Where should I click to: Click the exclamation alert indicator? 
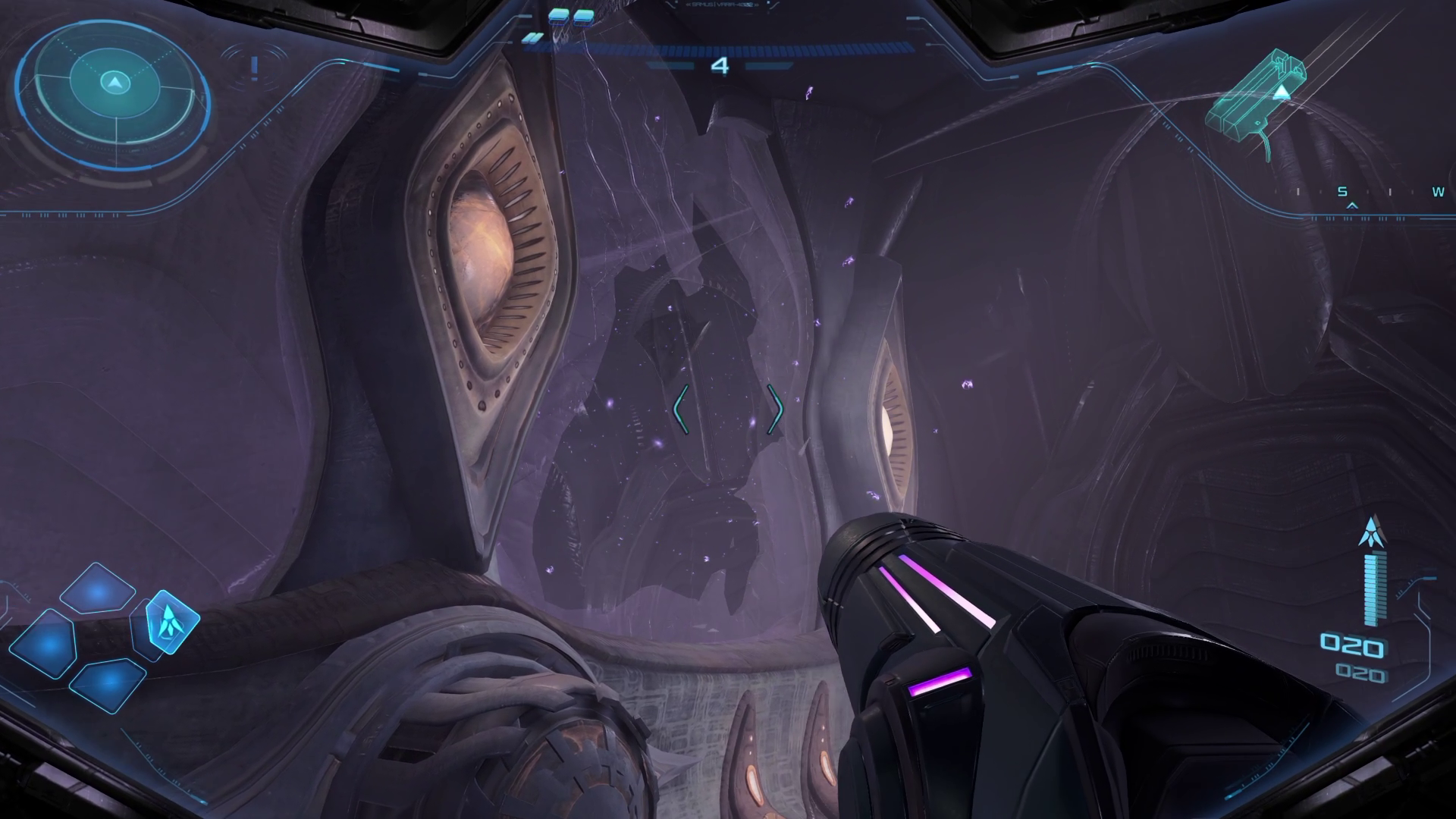click(255, 68)
